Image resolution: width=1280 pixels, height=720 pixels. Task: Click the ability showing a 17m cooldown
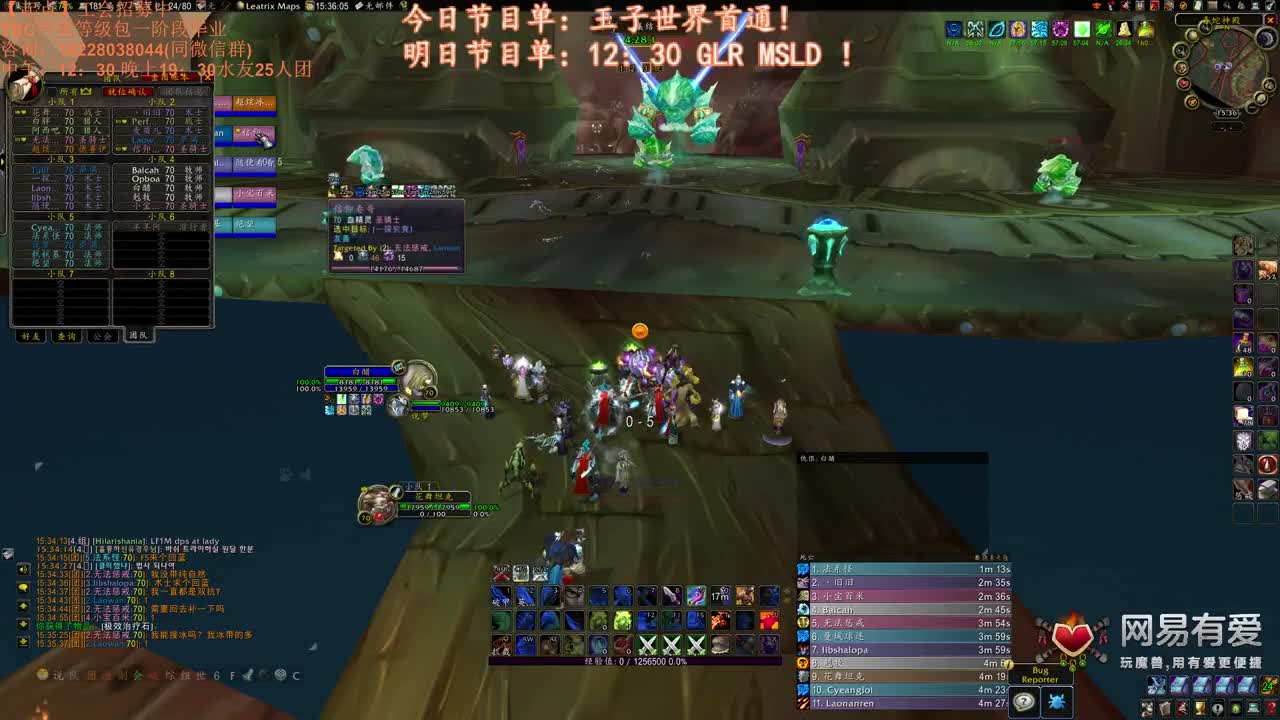point(720,595)
